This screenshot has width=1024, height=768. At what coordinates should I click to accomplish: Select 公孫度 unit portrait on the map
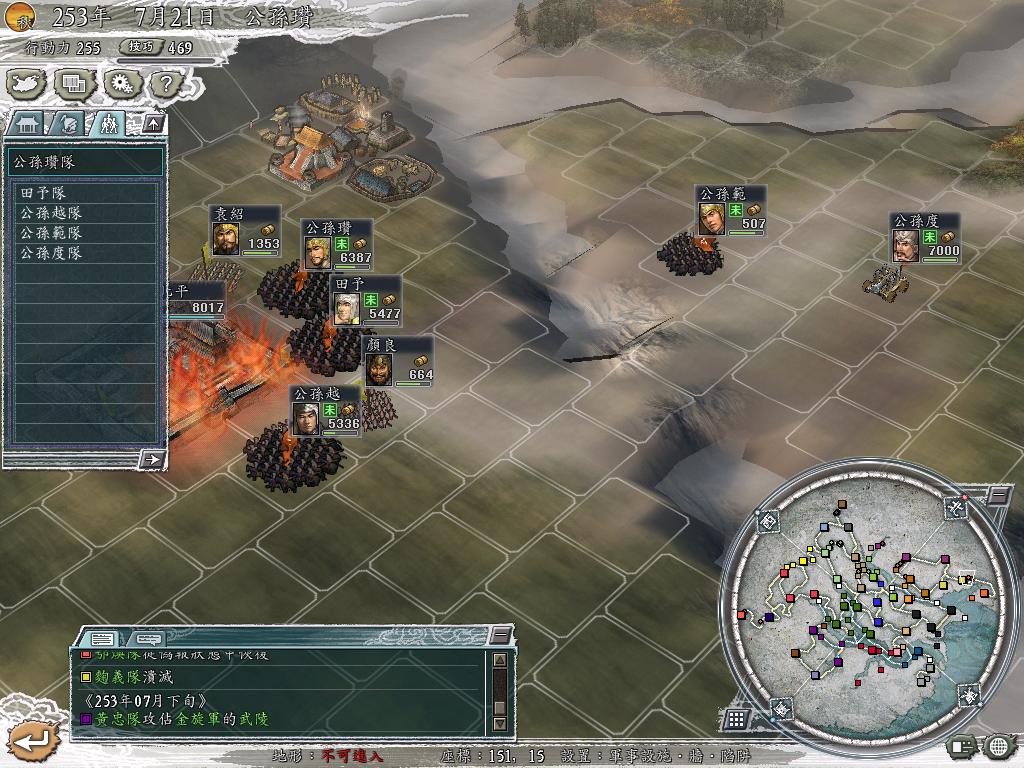pyautogui.click(x=905, y=246)
